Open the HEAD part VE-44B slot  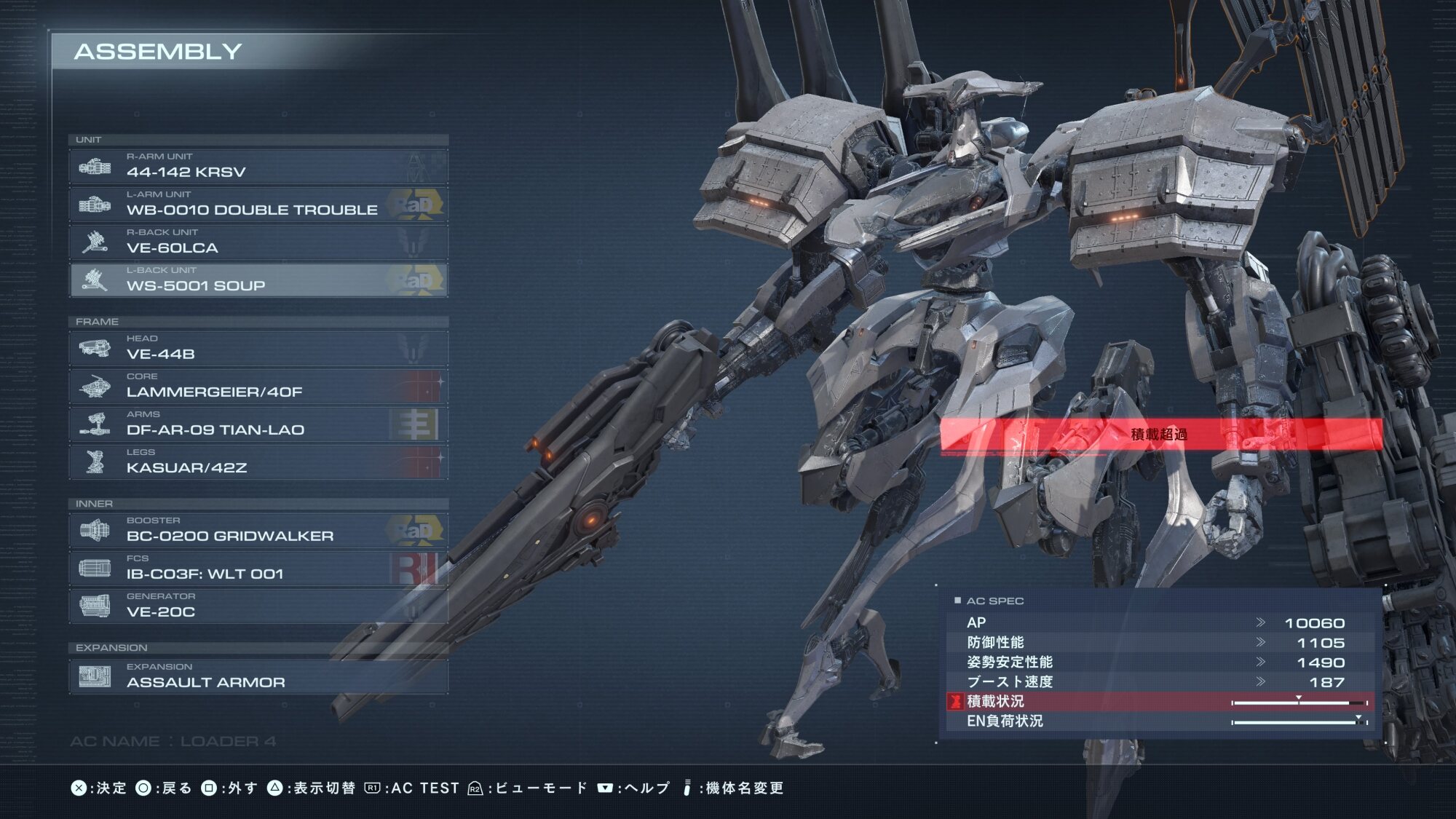coord(258,348)
